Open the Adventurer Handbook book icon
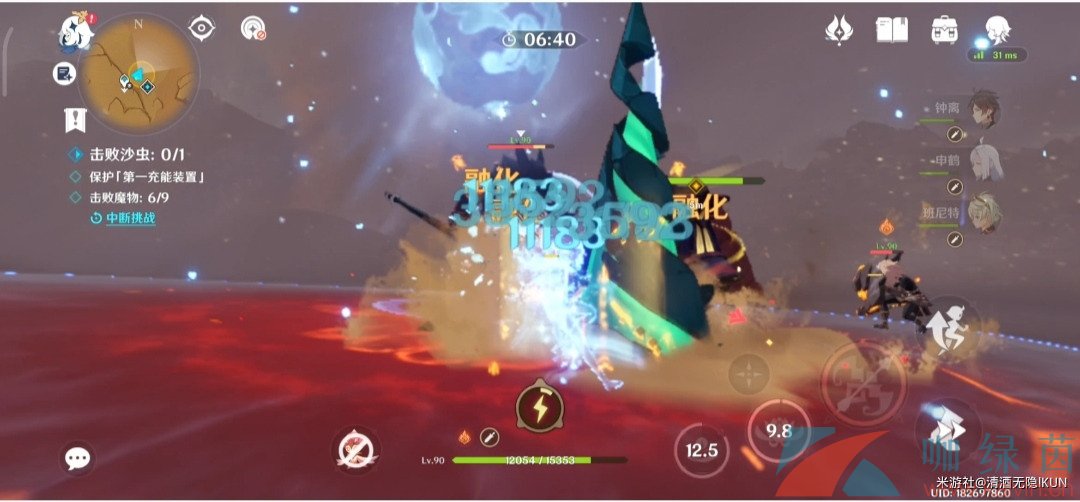This screenshot has height=502, width=1080. (x=891, y=30)
